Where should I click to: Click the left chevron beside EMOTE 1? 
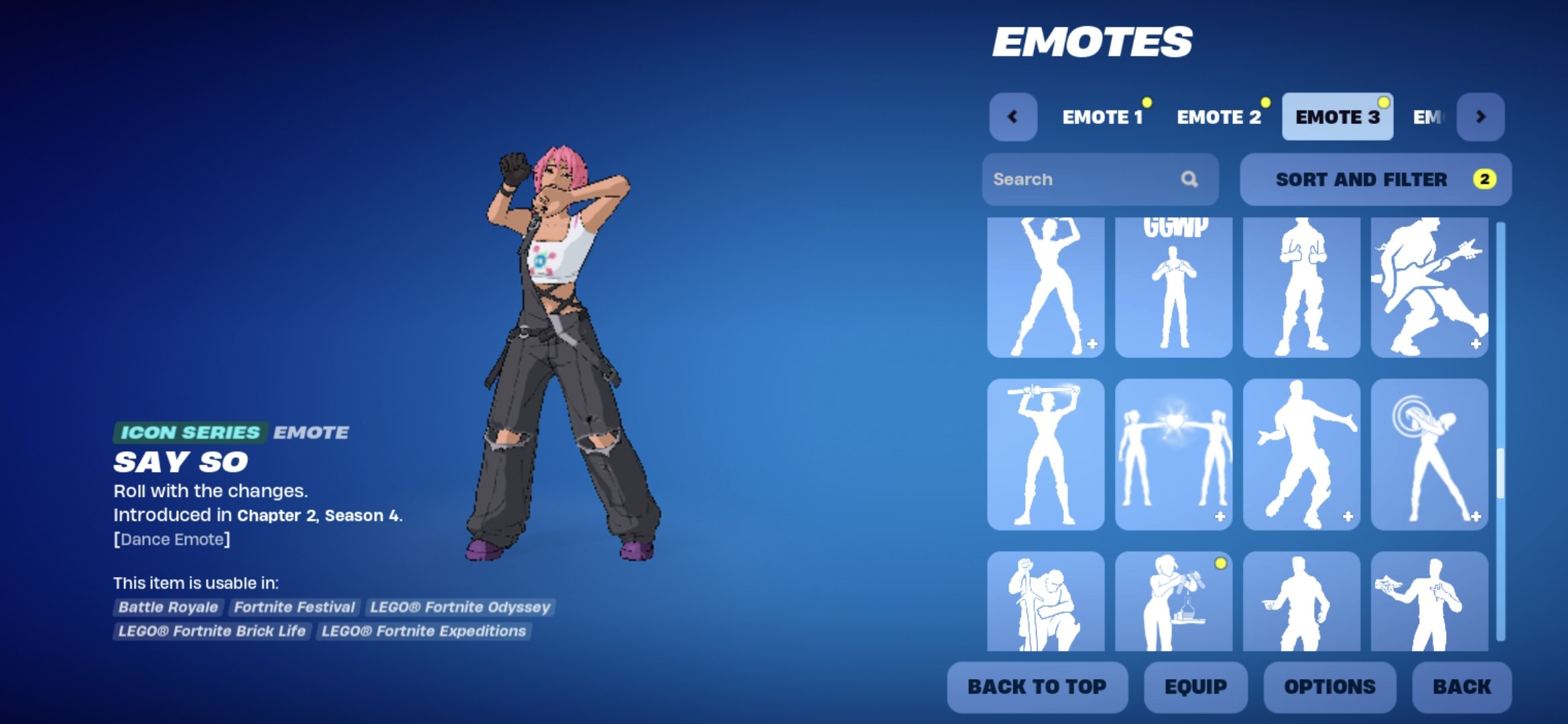coord(1012,117)
